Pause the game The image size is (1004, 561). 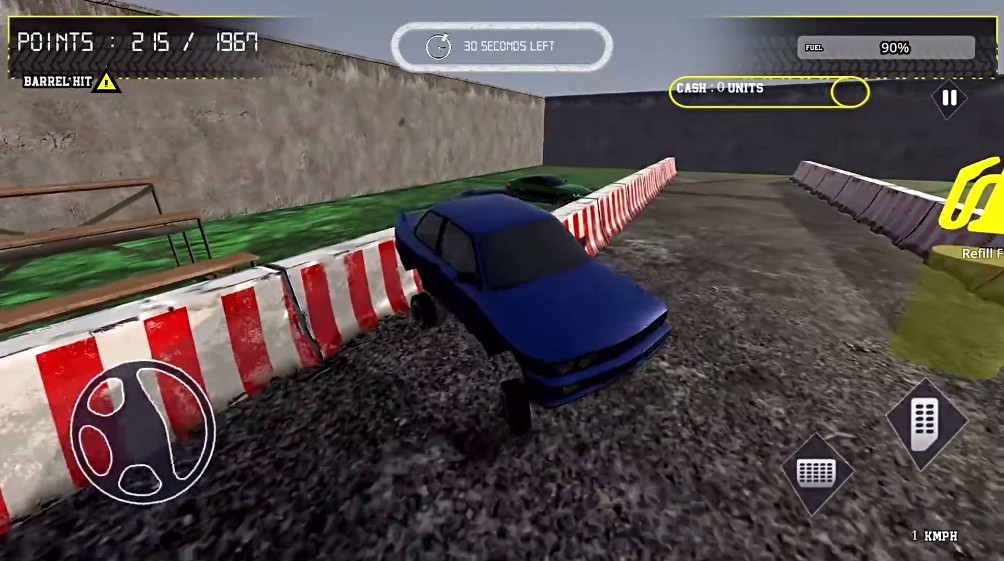(949, 98)
